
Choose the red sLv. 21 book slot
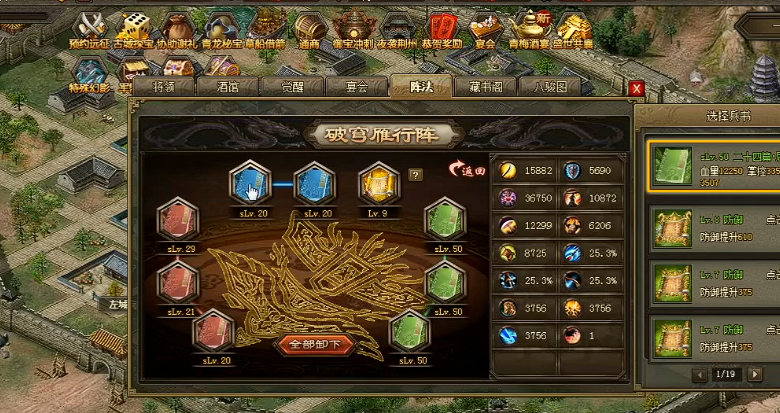(x=177, y=281)
